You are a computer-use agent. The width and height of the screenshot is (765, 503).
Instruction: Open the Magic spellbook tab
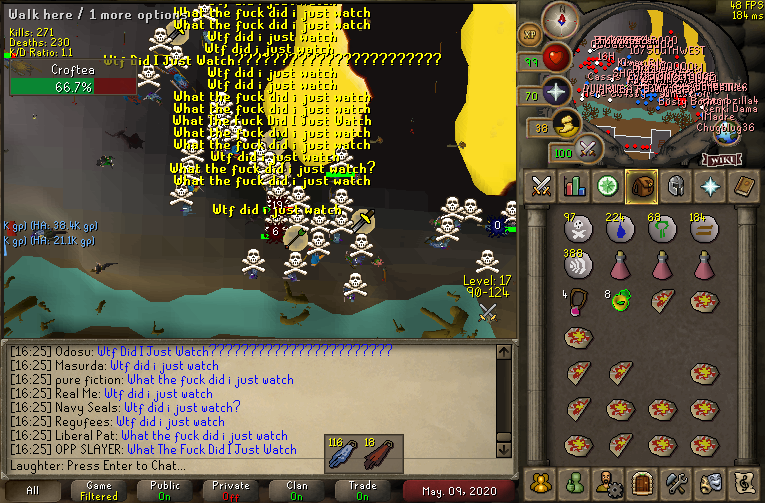tap(742, 186)
